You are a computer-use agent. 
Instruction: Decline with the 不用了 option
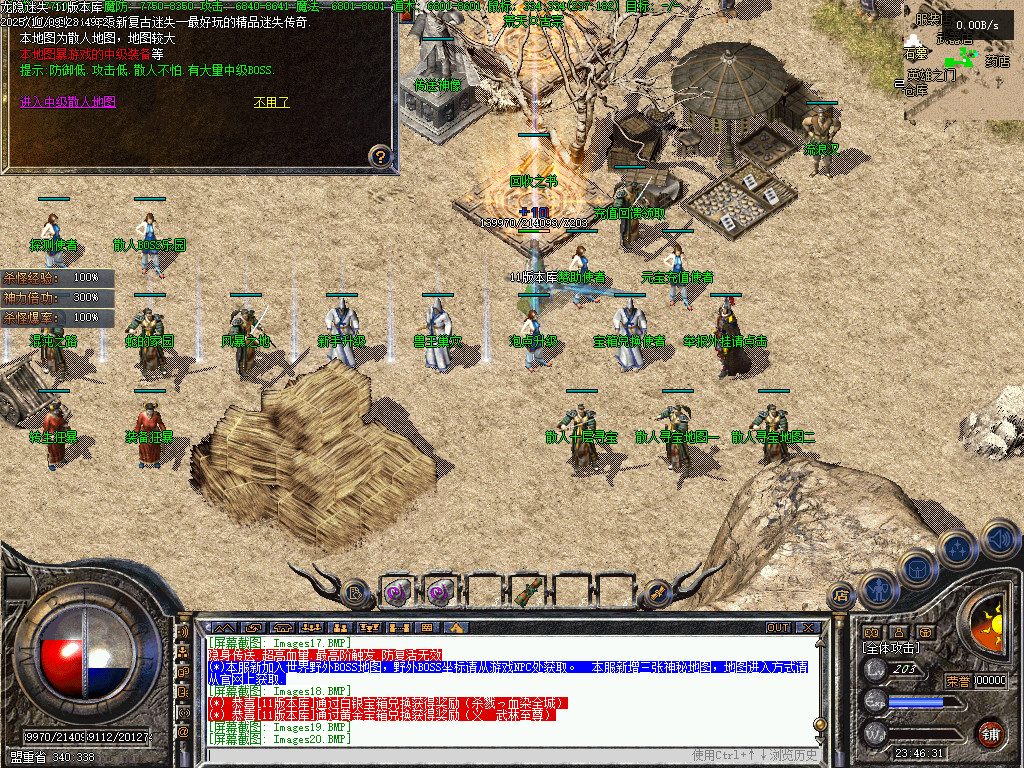[x=270, y=102]
